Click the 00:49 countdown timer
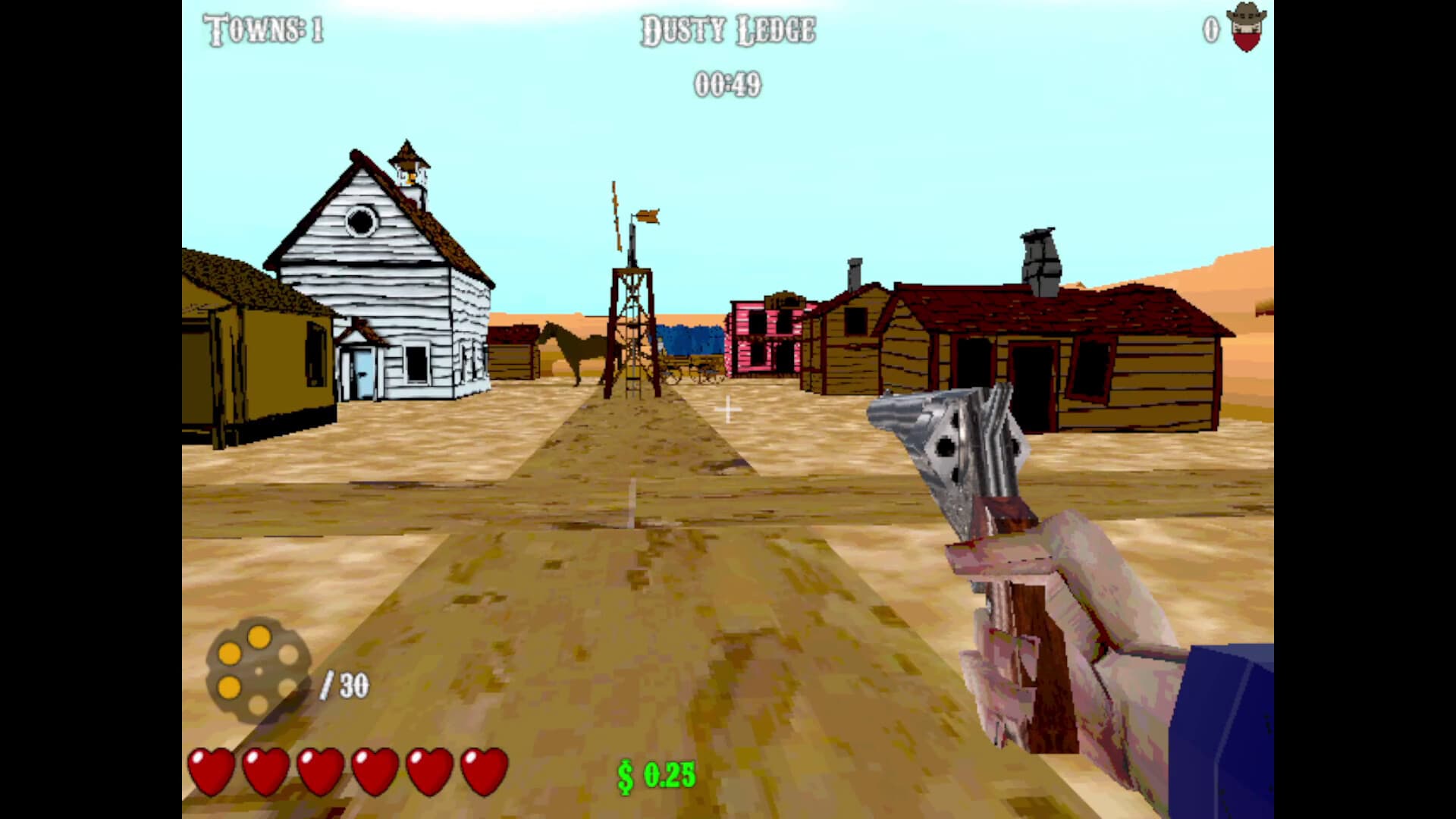 point(726,84)
